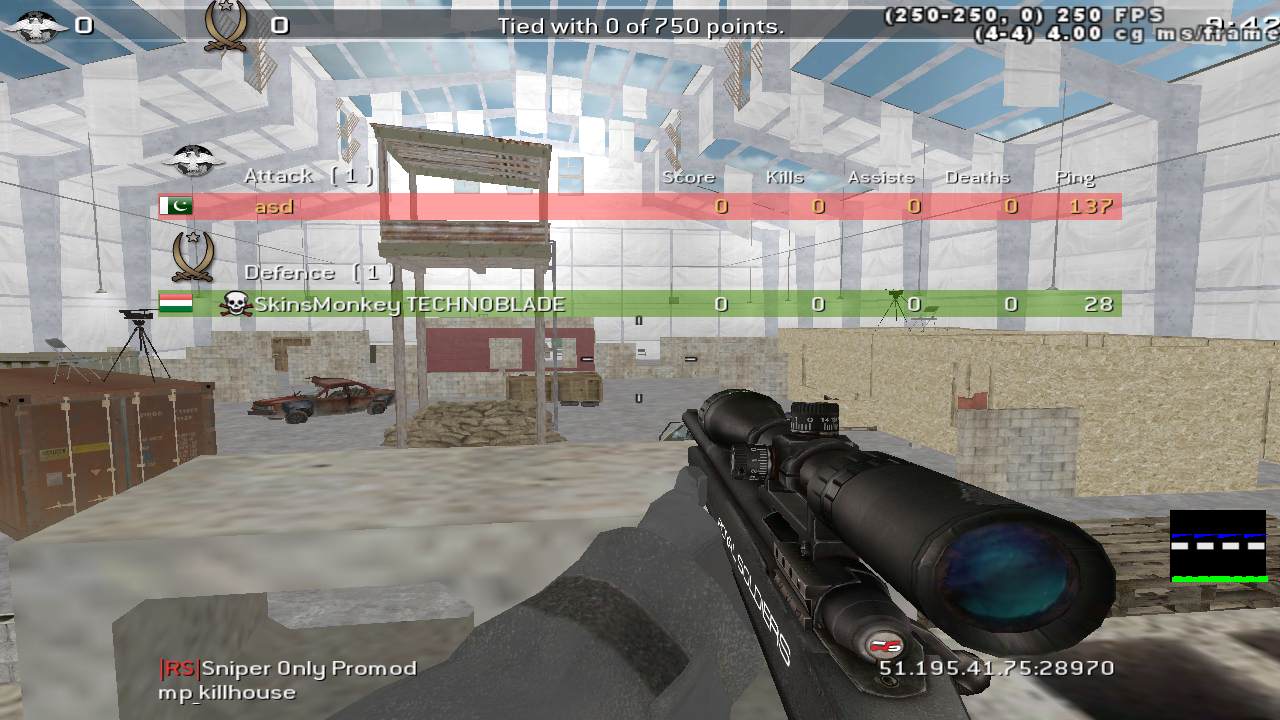Select the Ping column header

click(x=1075, y=176)
